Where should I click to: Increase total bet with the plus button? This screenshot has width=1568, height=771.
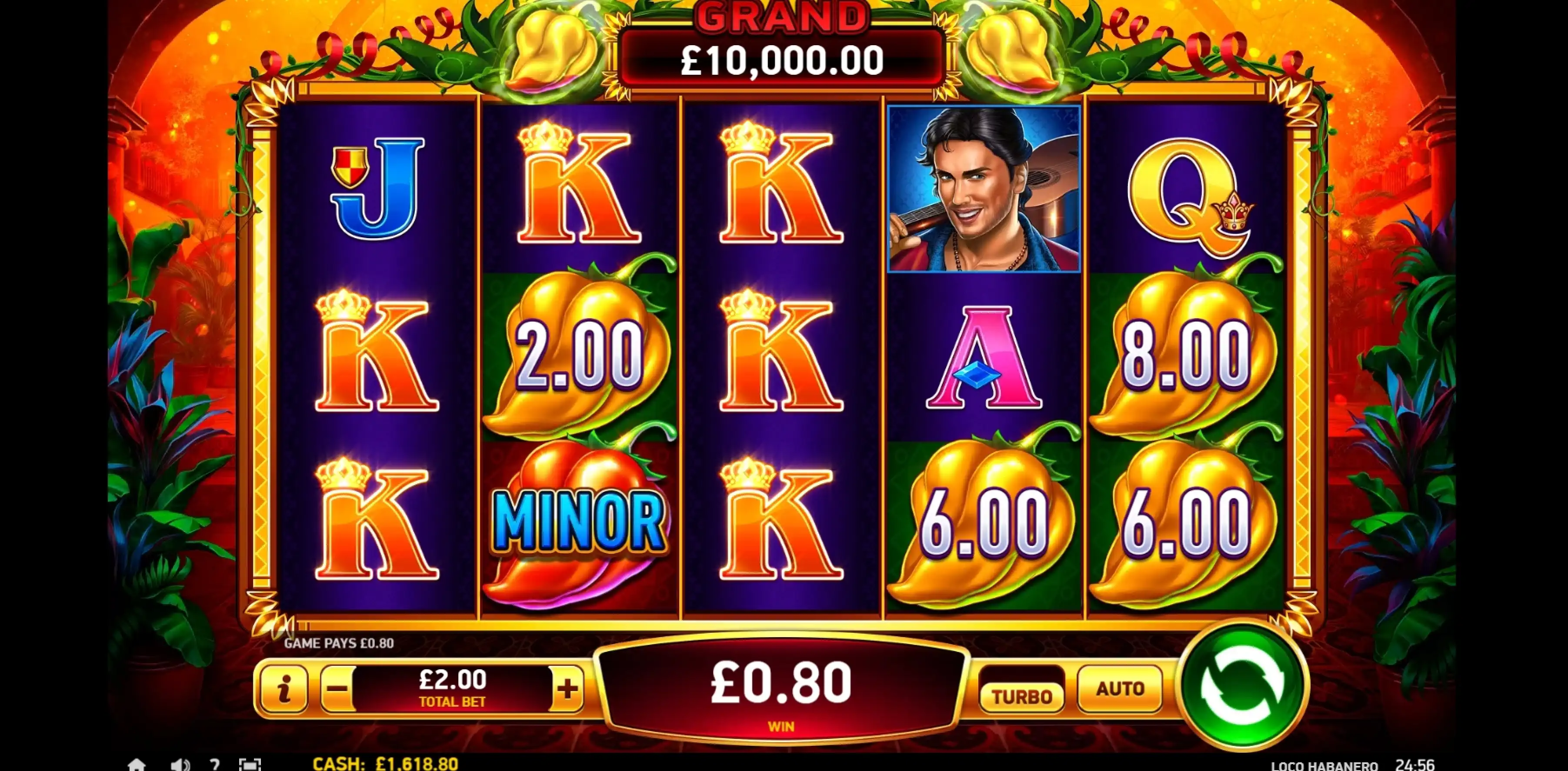point(567,689)
